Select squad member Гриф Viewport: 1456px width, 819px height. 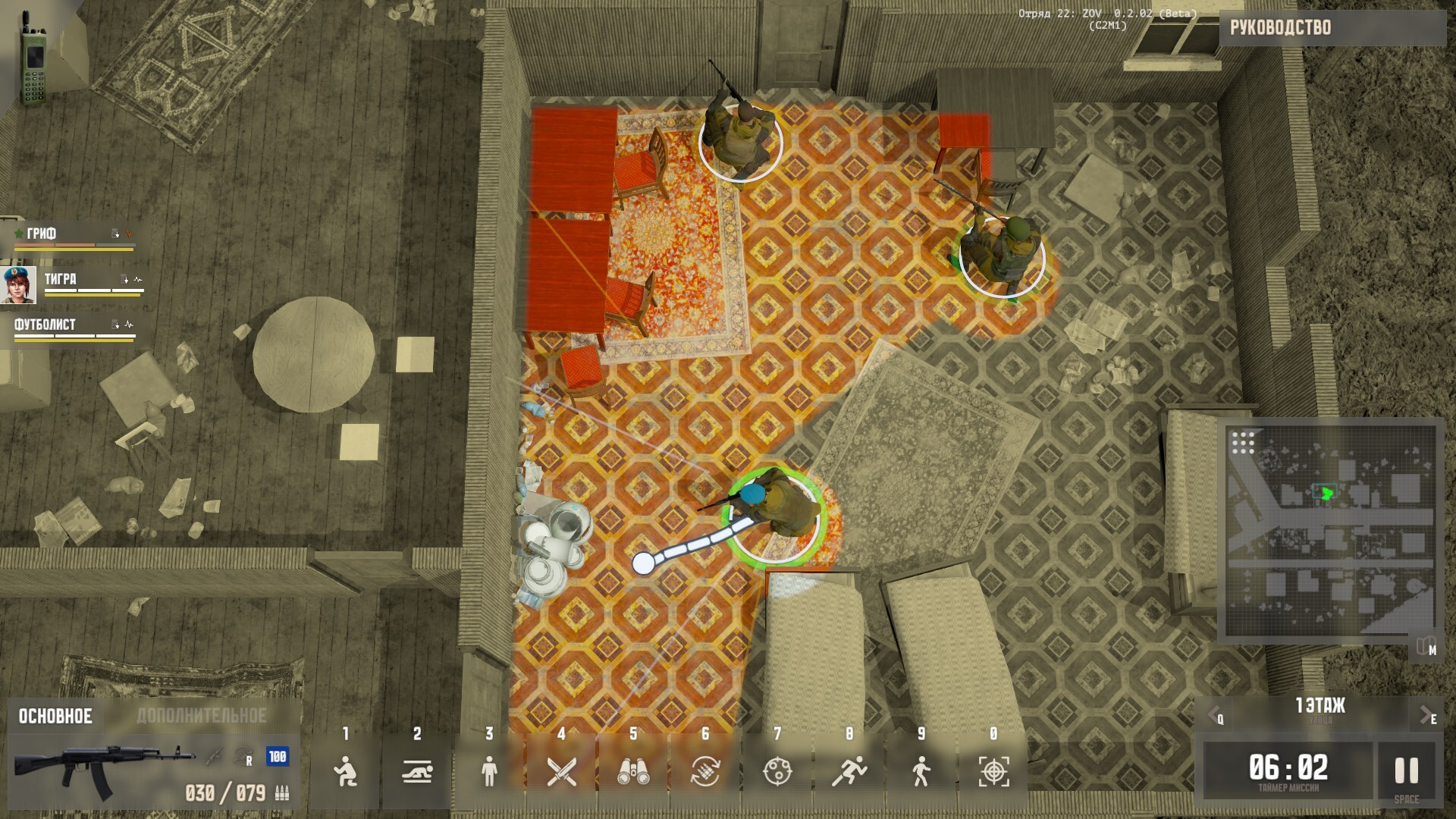click(x=42, y=234)
